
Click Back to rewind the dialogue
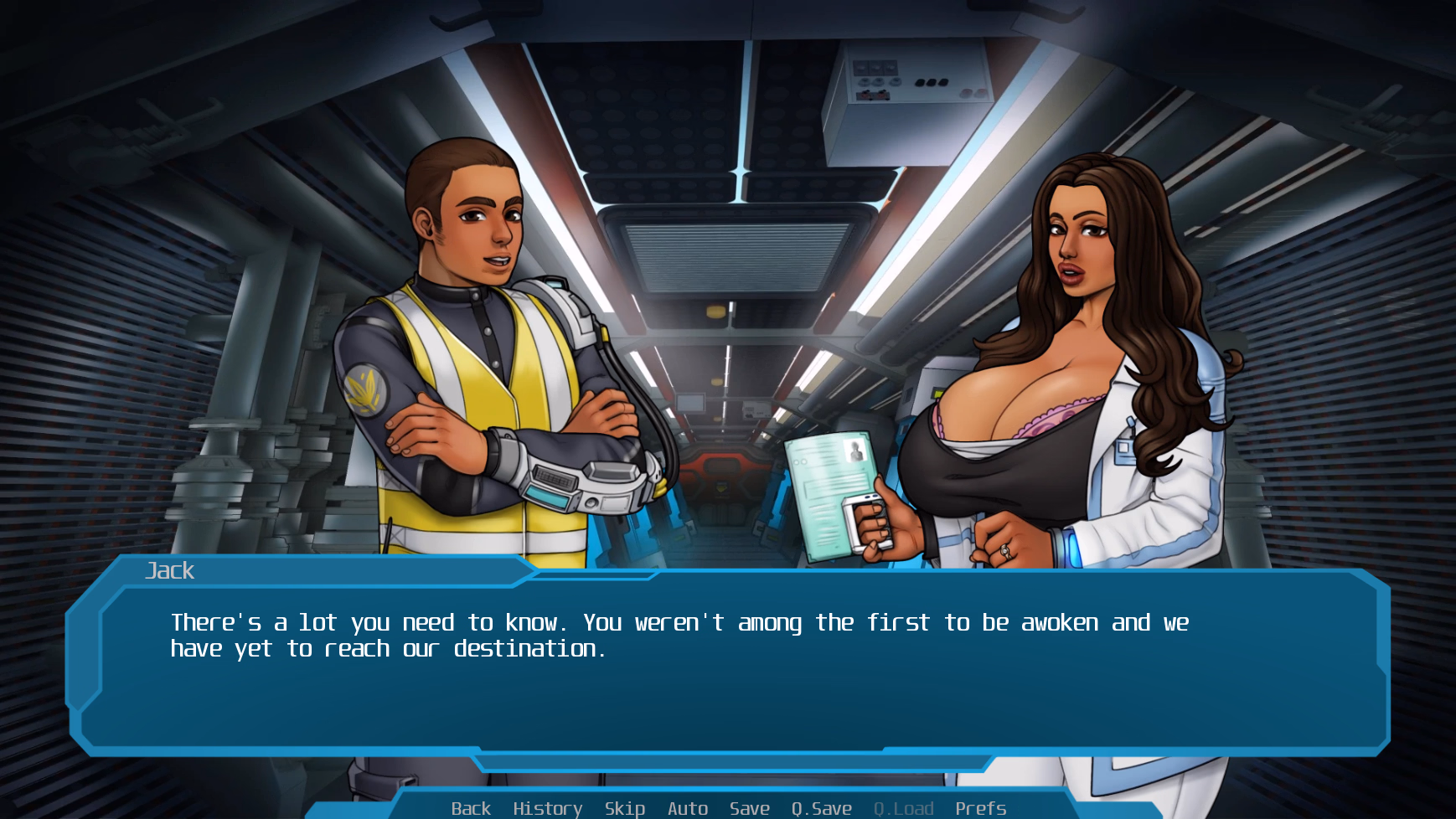coord(471,807)
